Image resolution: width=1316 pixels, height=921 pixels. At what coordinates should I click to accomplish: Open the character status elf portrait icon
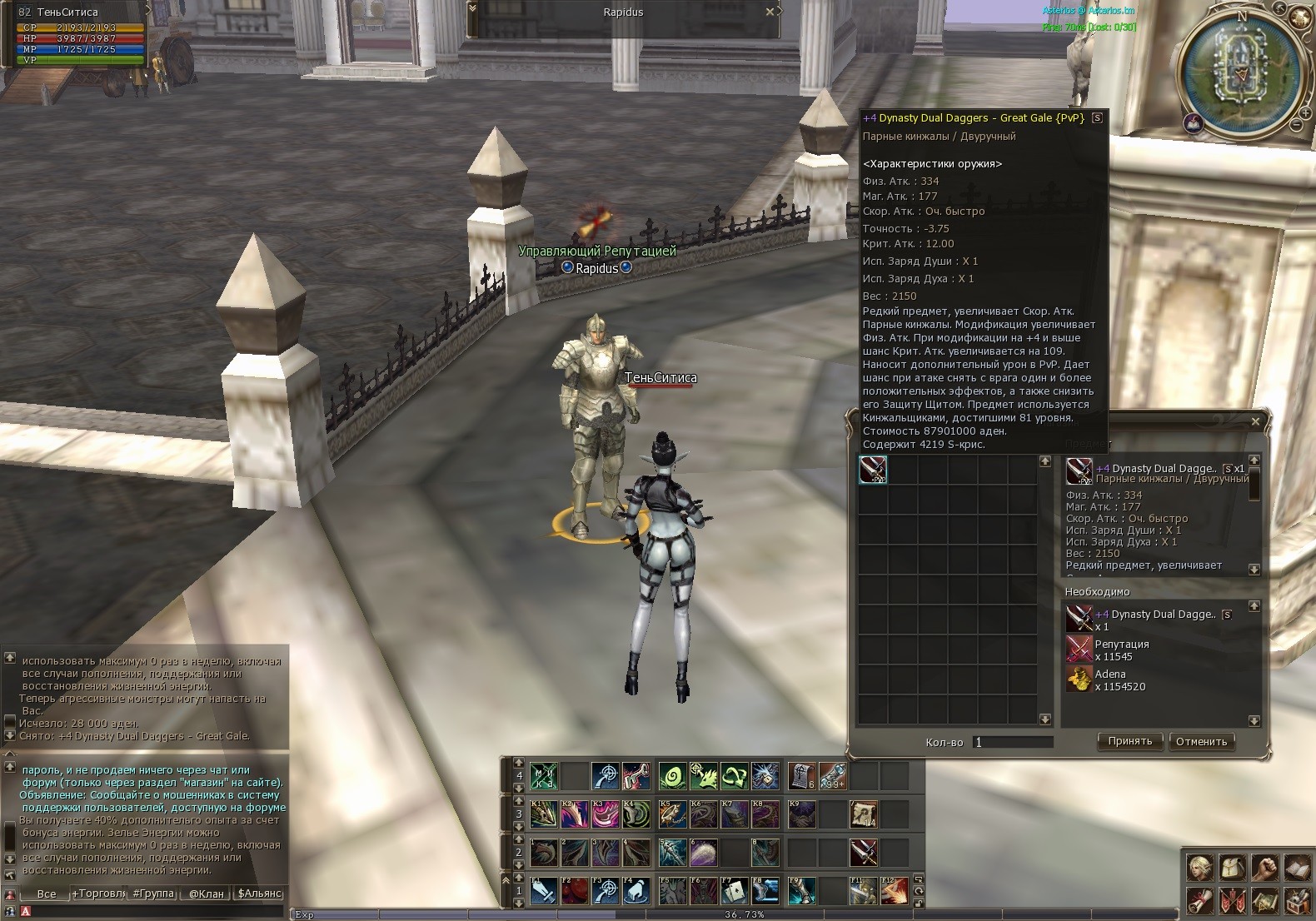[1199, 868]
